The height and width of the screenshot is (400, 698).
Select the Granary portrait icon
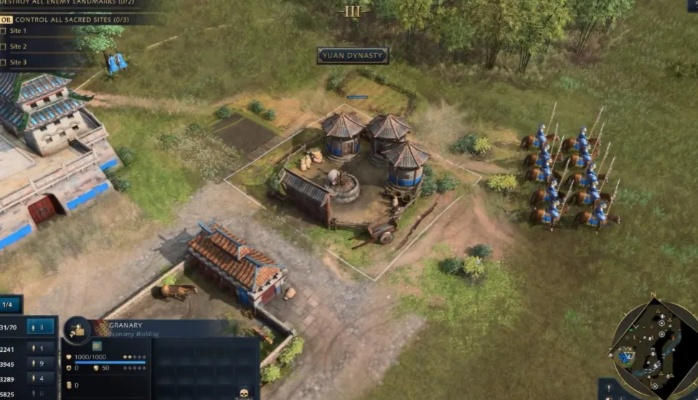coord(78,330)
